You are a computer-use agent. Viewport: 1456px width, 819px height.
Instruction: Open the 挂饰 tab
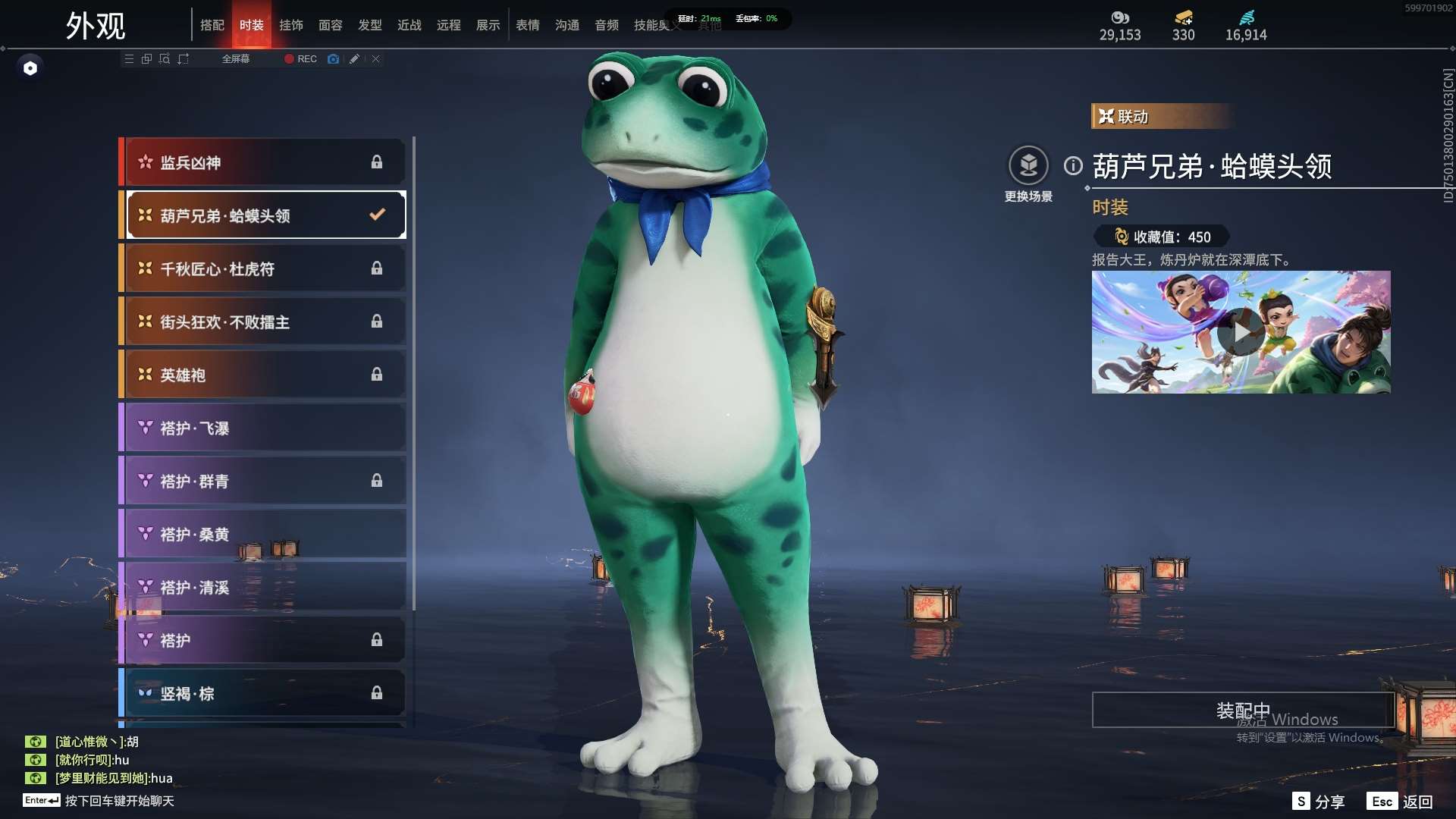290,25
